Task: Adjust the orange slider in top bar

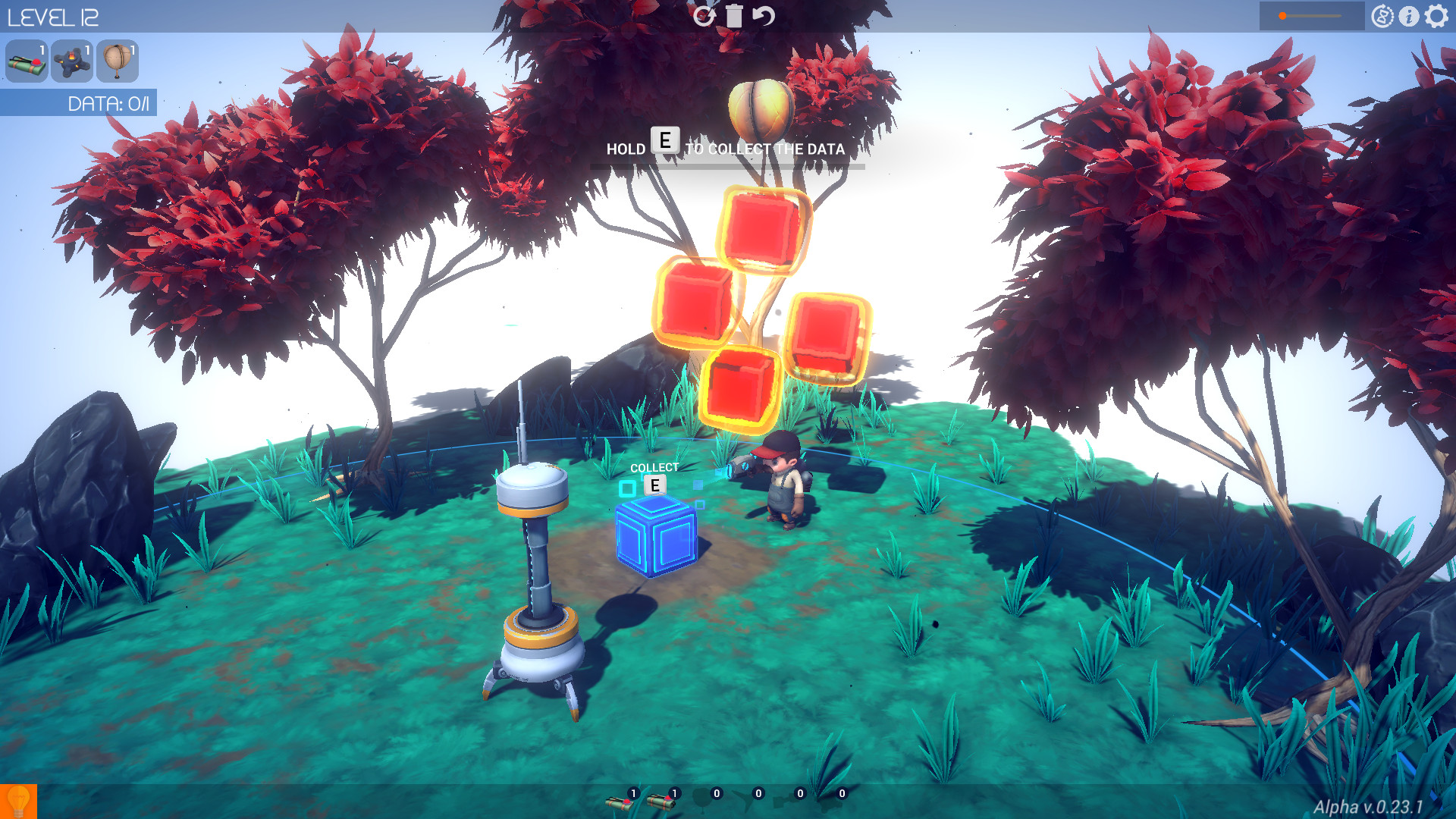Action: pyautogui.click(x=1282, y=16)
